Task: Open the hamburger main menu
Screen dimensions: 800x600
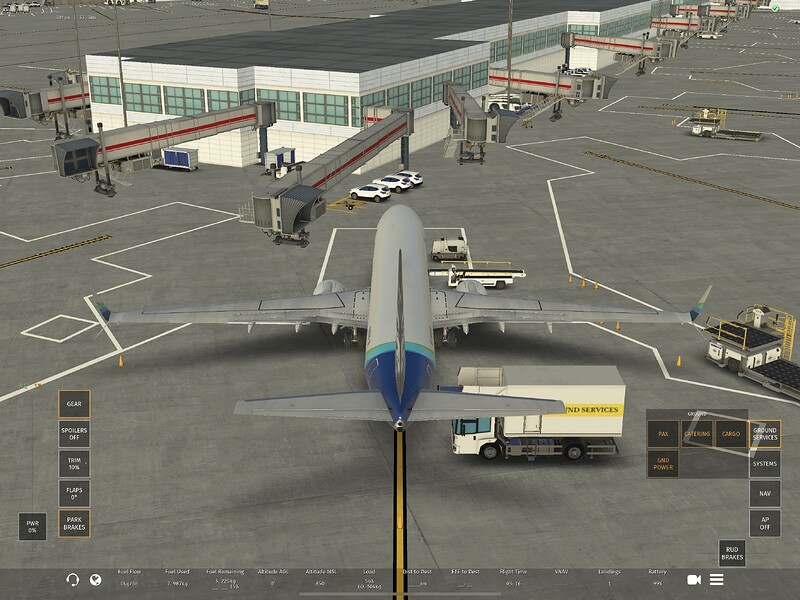Action: (x=717, y=580)
